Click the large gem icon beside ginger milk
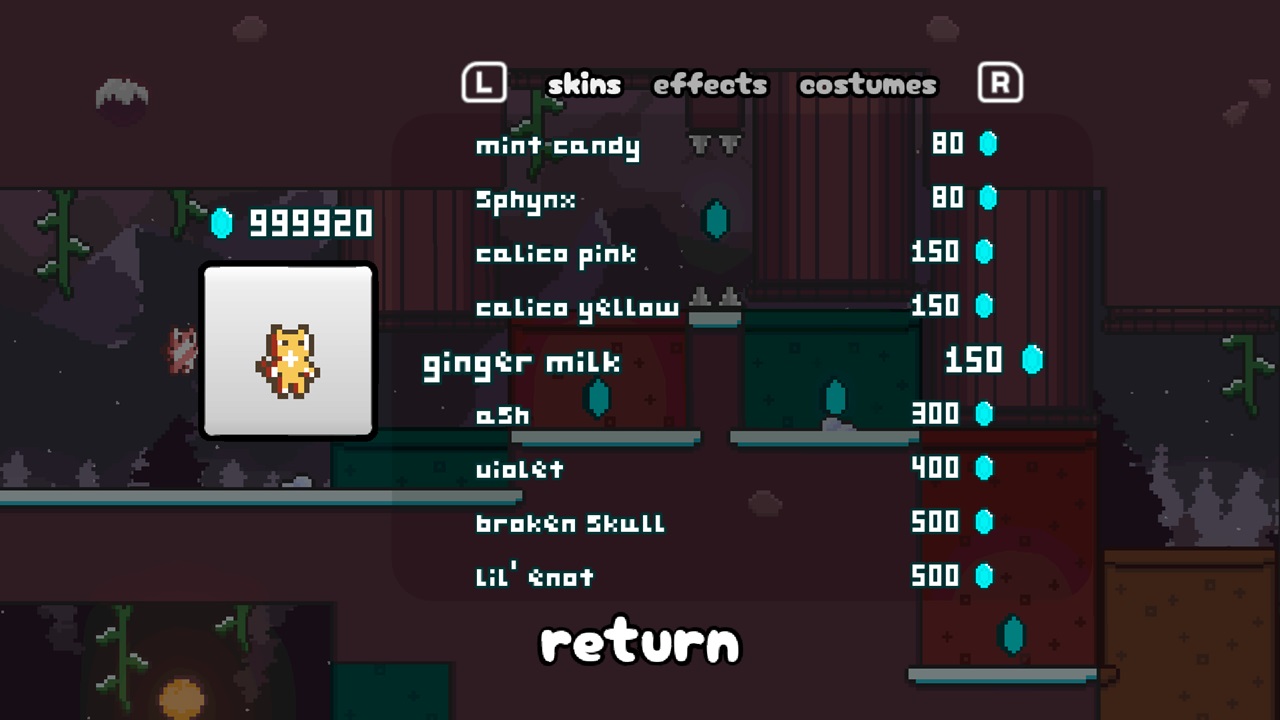The height and width of the screenshot is (720, 1280). [x=1033, y=361]
